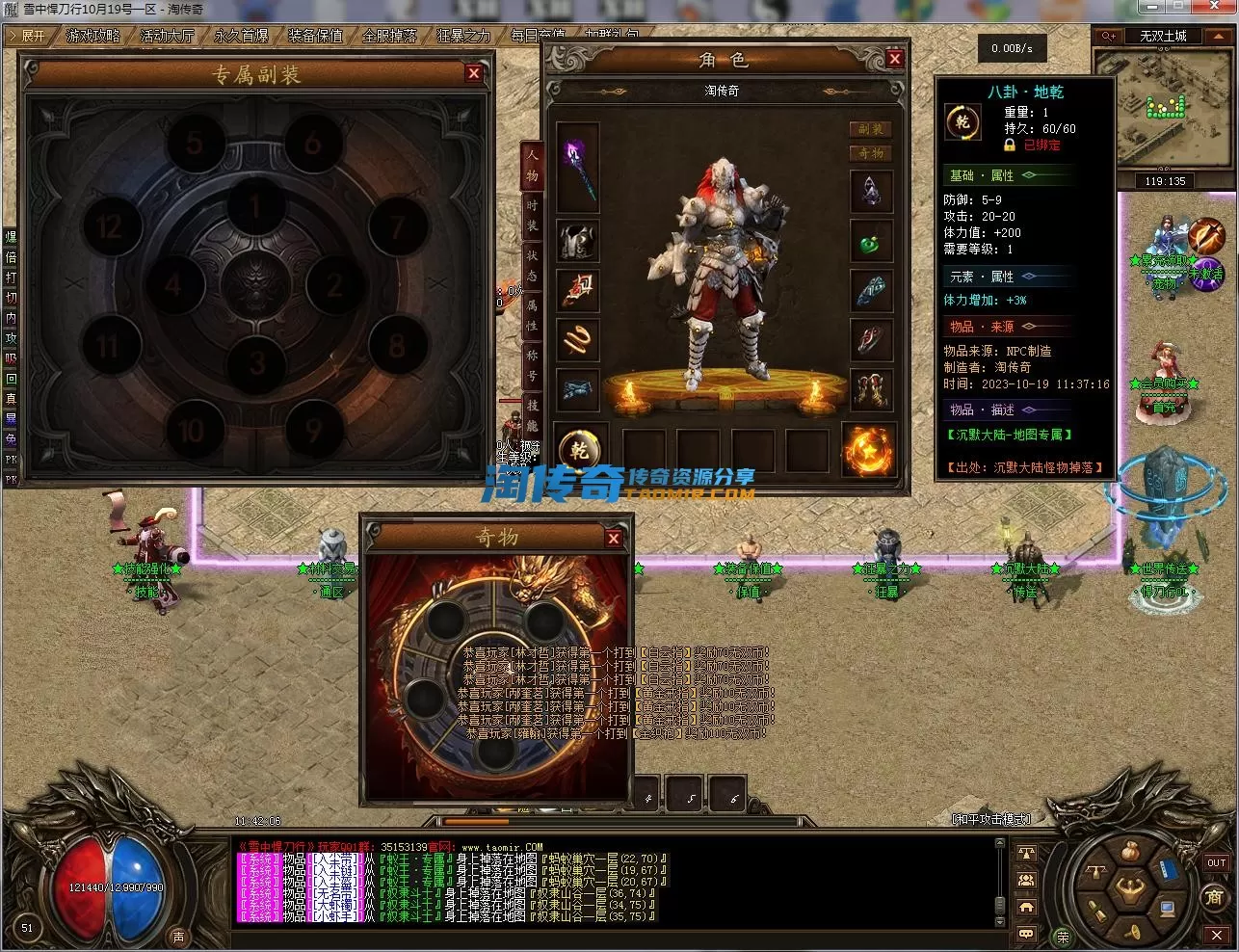The image size is (1239, 952).
Task: Click the 副装 button in character window
Action: point(870,129)
